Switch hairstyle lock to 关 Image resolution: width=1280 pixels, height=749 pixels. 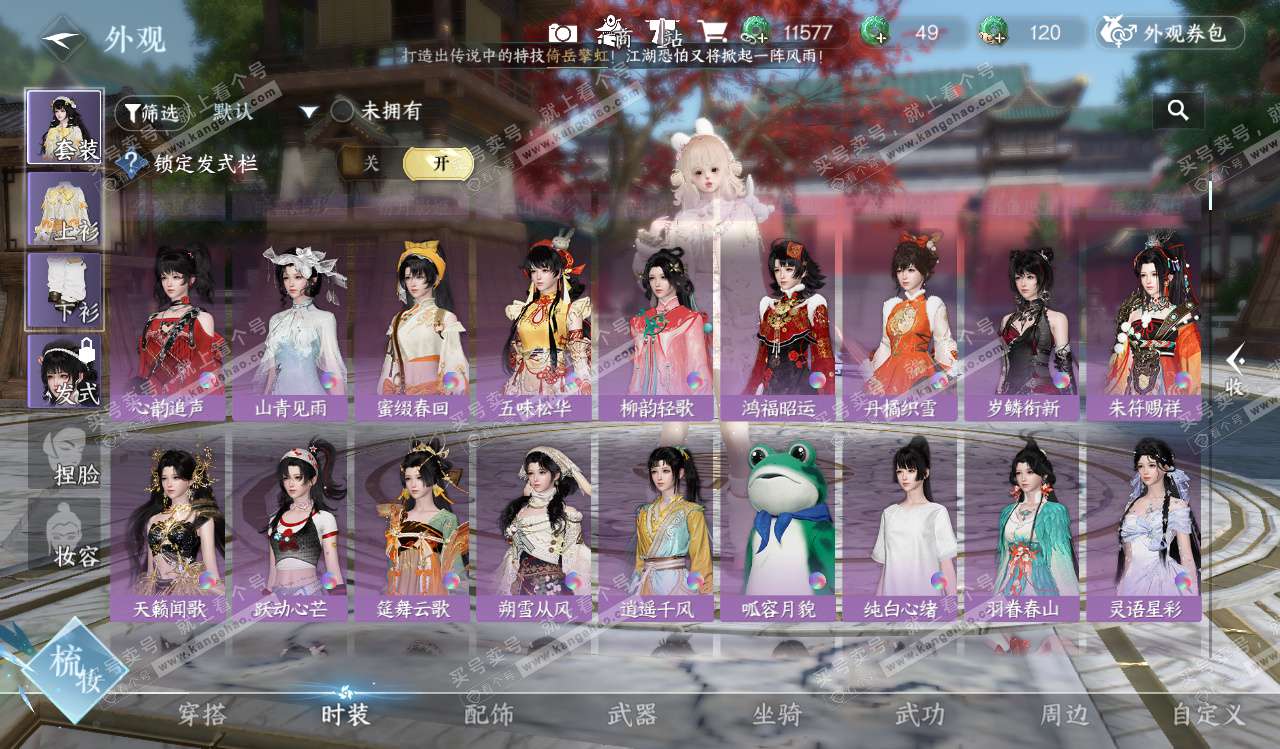coord(371,163)
